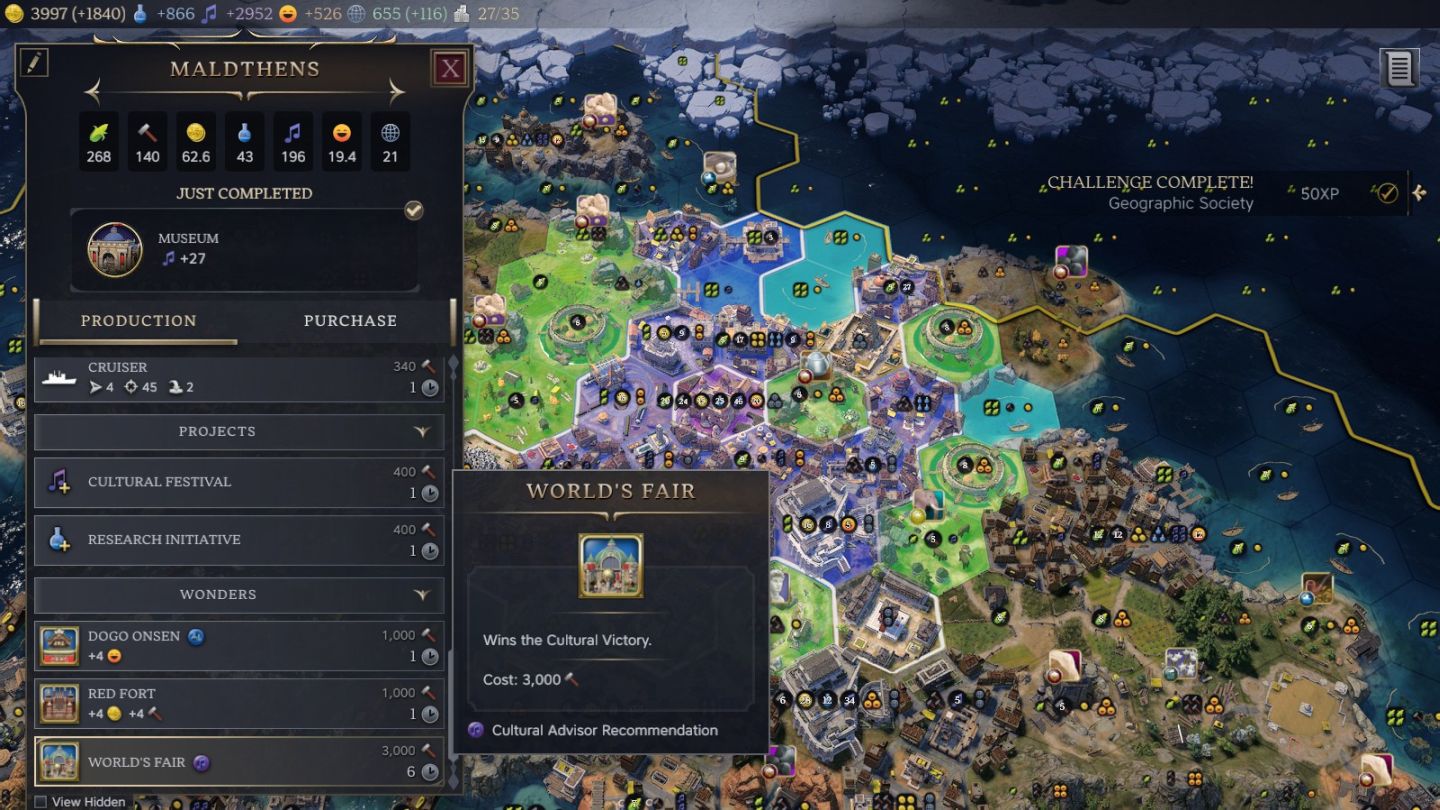
Task: Collapse the Projects section header
Action: tap(239, 432)
